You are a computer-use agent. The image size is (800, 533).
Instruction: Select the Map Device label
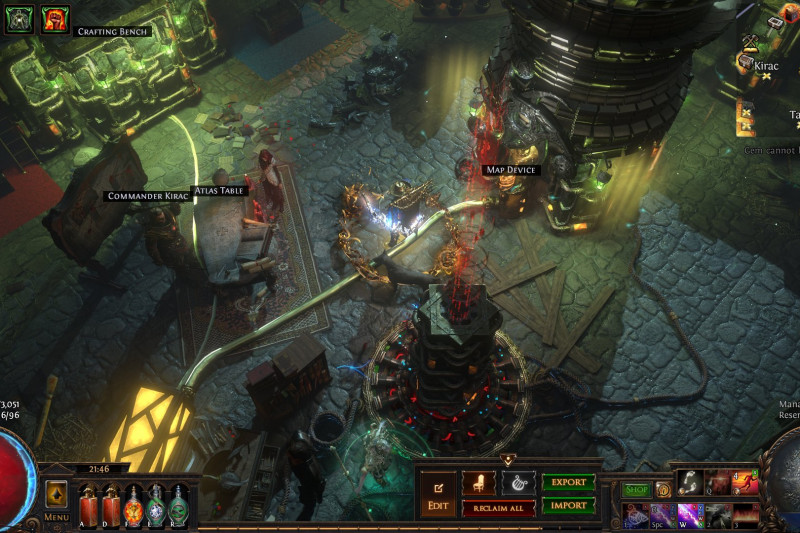coord(511,170)
